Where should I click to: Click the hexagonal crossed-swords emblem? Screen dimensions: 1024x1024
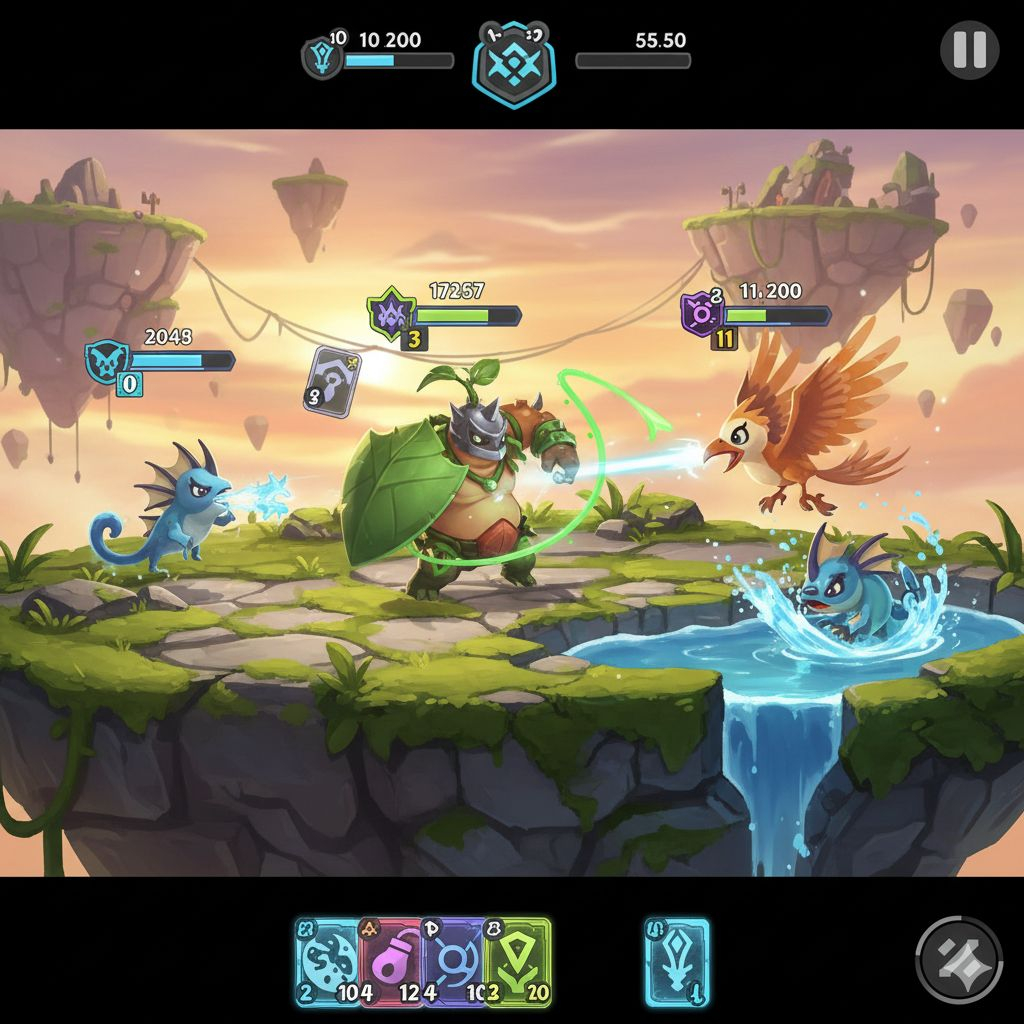tap(513, 63)
